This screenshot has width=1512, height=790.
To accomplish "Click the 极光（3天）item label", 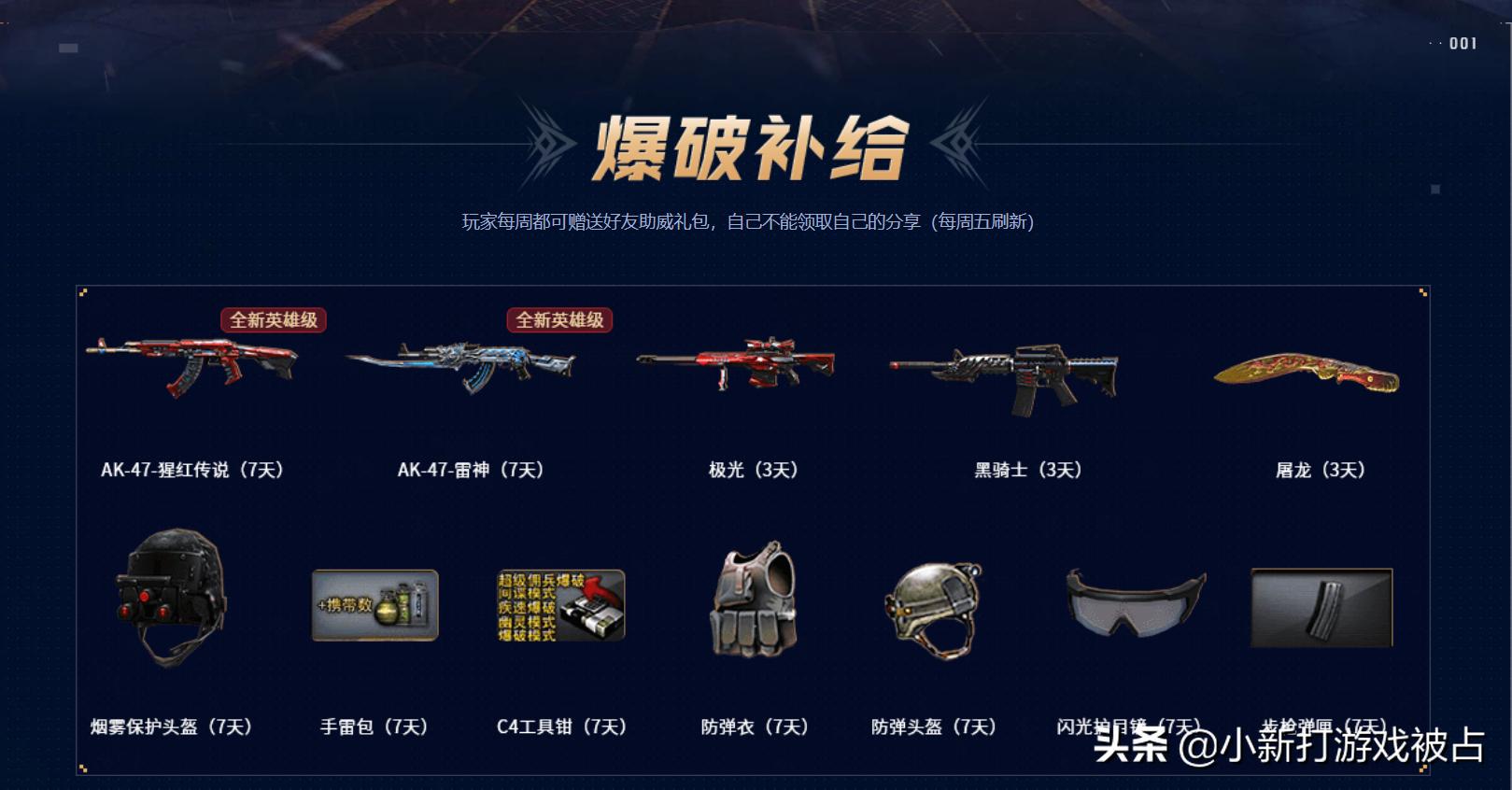I will pos(753,470).
